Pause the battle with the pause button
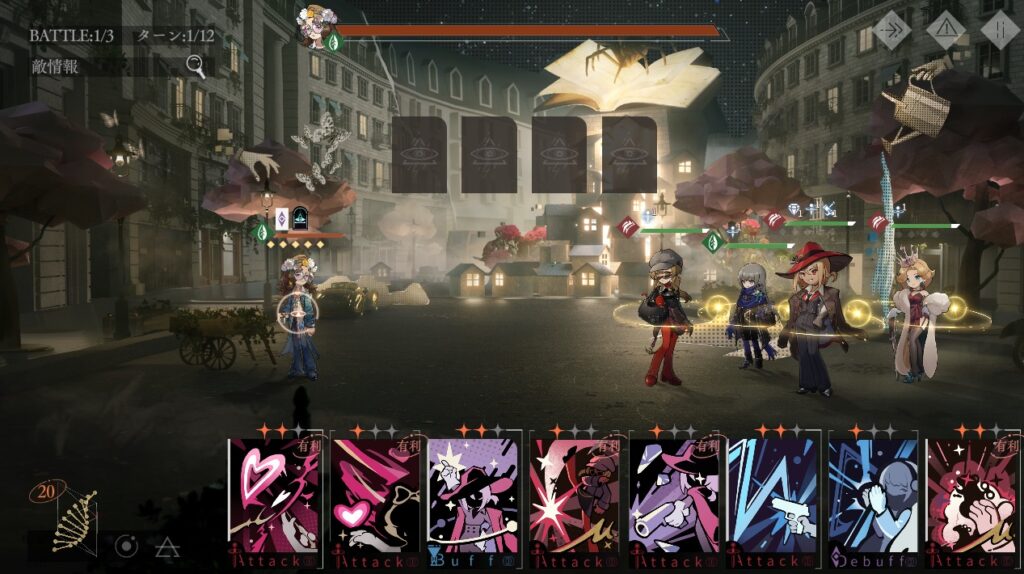 tap(998, 30)
